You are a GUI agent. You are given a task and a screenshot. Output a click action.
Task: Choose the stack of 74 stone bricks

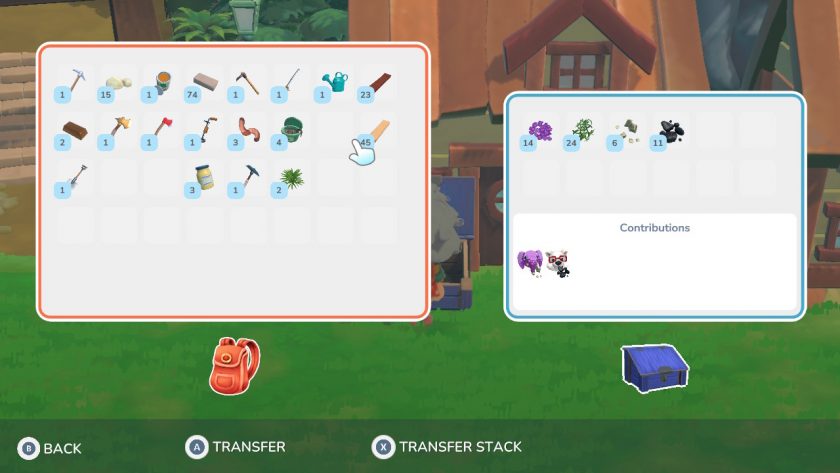tap(205, 83)
